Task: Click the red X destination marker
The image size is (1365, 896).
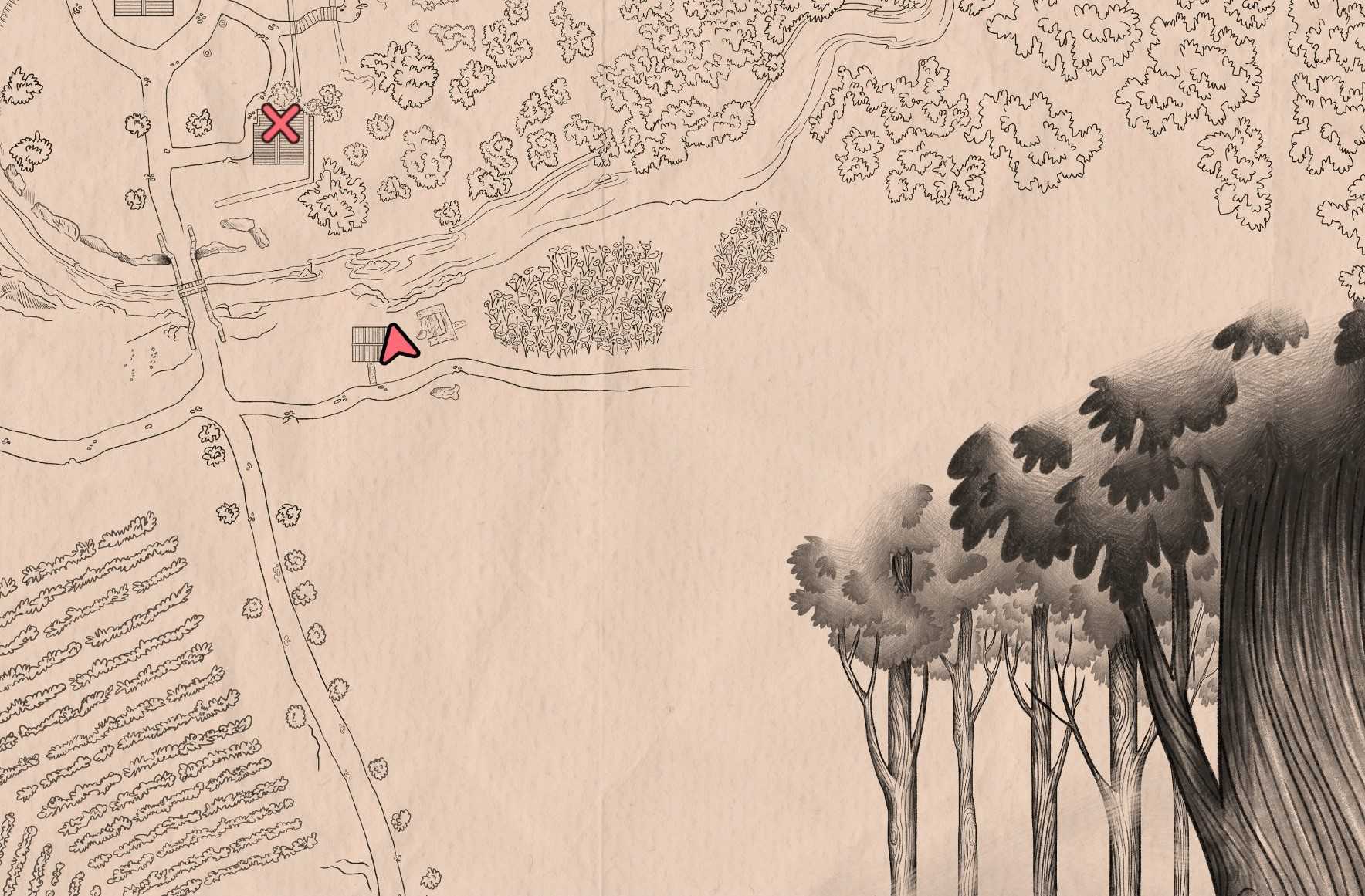Action: 281,123
